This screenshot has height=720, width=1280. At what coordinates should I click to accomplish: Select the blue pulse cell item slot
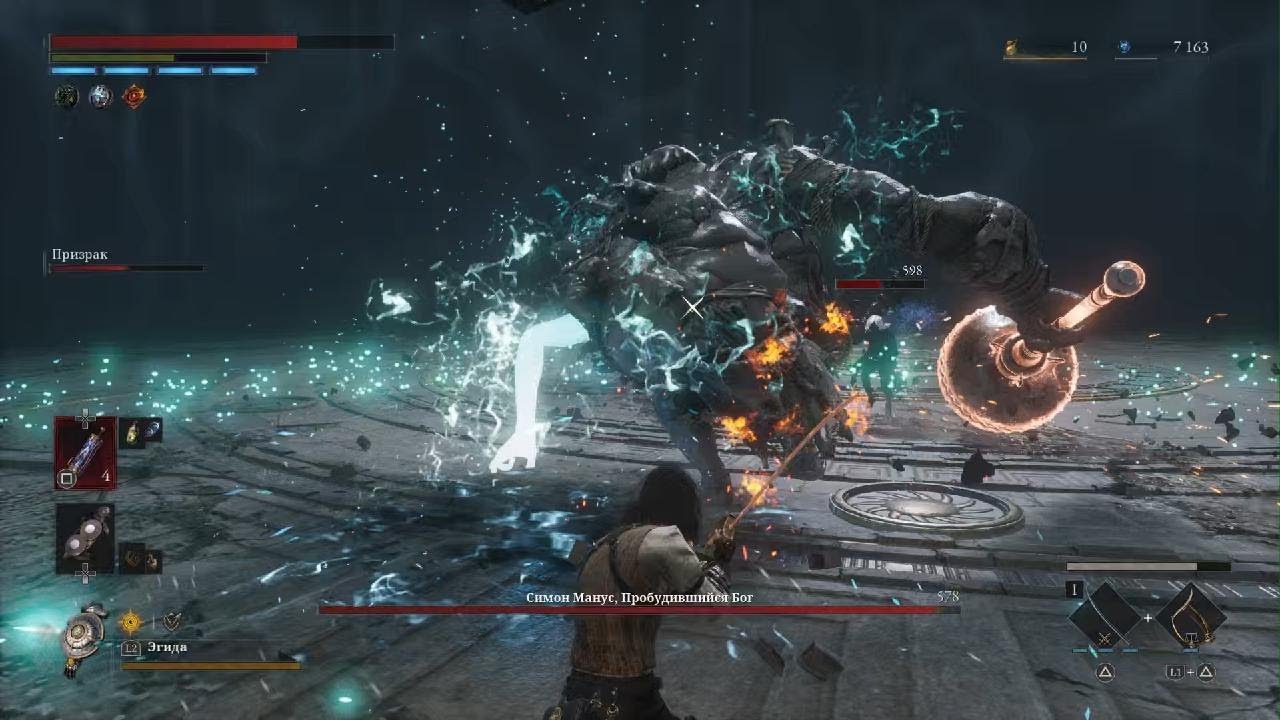85,452
